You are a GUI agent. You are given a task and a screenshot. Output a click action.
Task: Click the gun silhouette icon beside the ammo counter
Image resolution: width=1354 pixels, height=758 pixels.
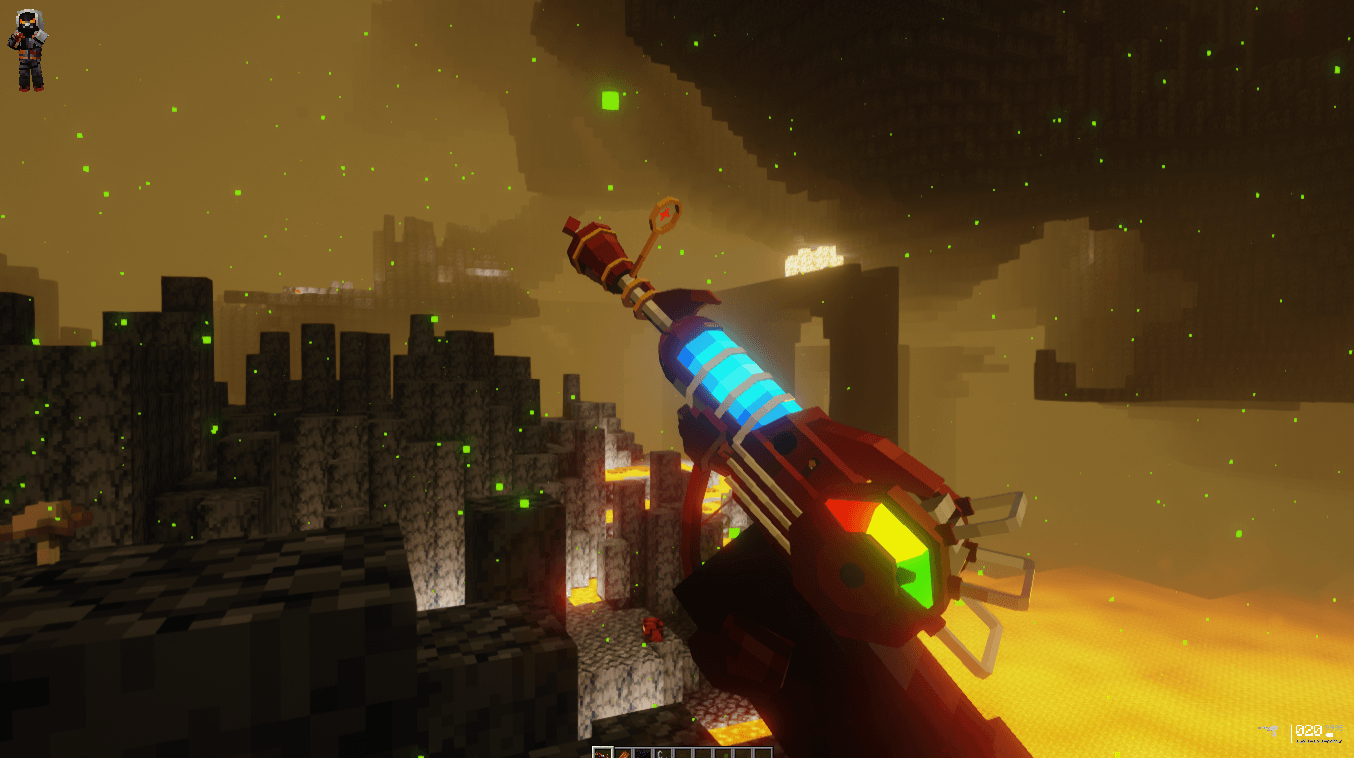1269,731
